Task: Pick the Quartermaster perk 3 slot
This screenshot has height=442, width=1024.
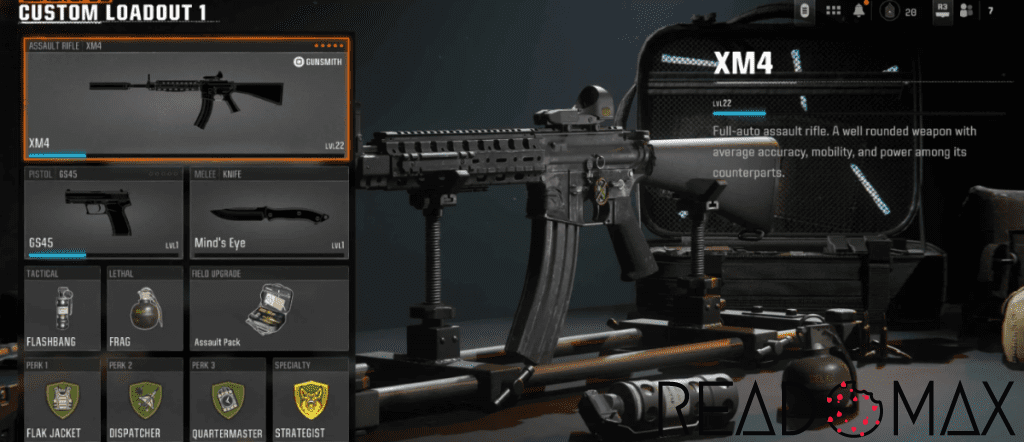Action: point(228,400)
